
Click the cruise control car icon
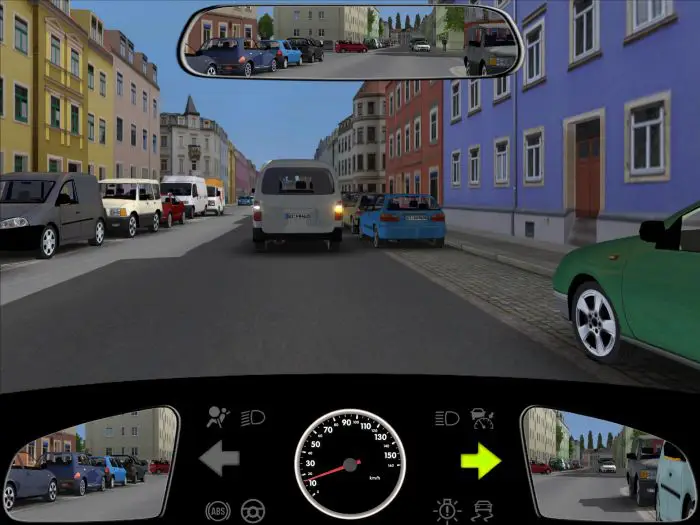[x=482, y=413]
